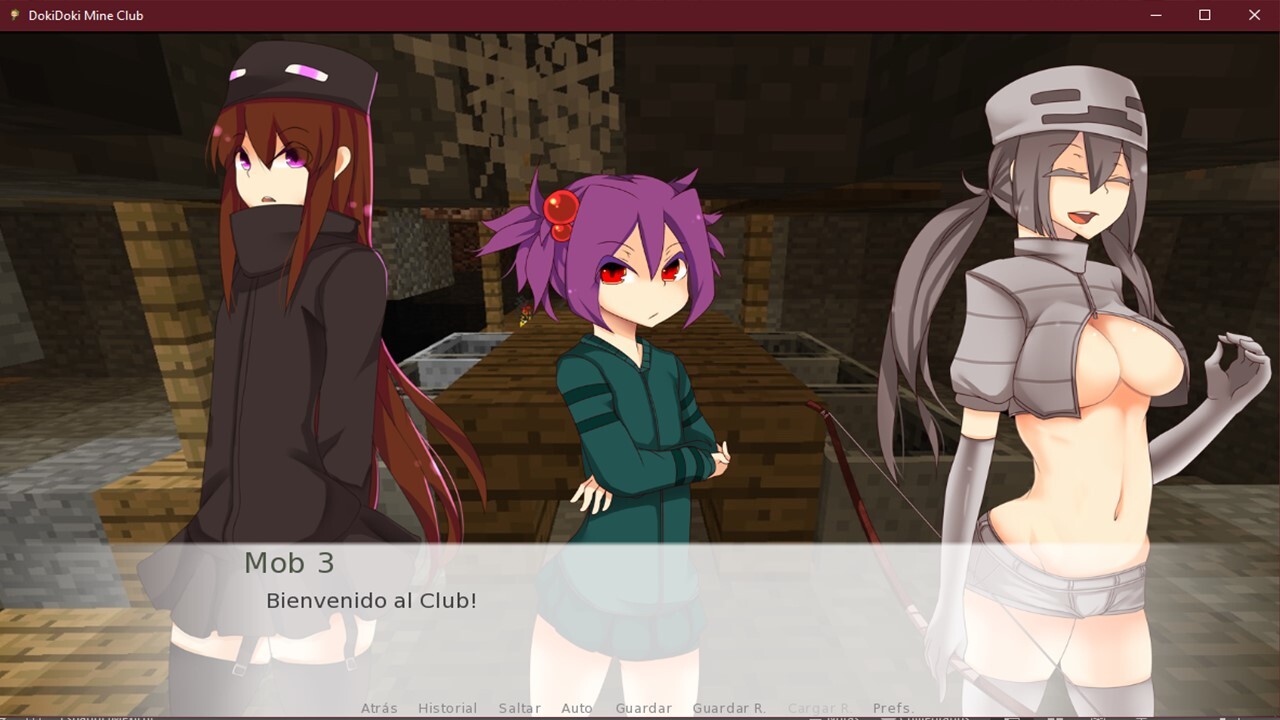The image size is (1280, 720).
Task: Activate skip mode via the Saltar control
Action: (x=519, y=708)
